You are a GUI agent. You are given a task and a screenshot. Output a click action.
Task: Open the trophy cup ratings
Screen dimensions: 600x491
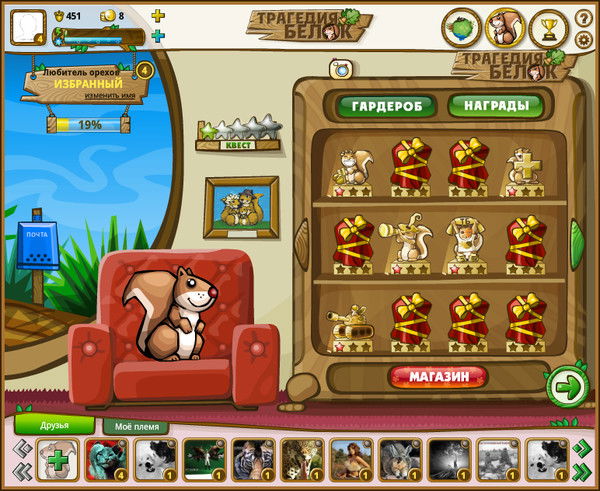coord(549,28)
